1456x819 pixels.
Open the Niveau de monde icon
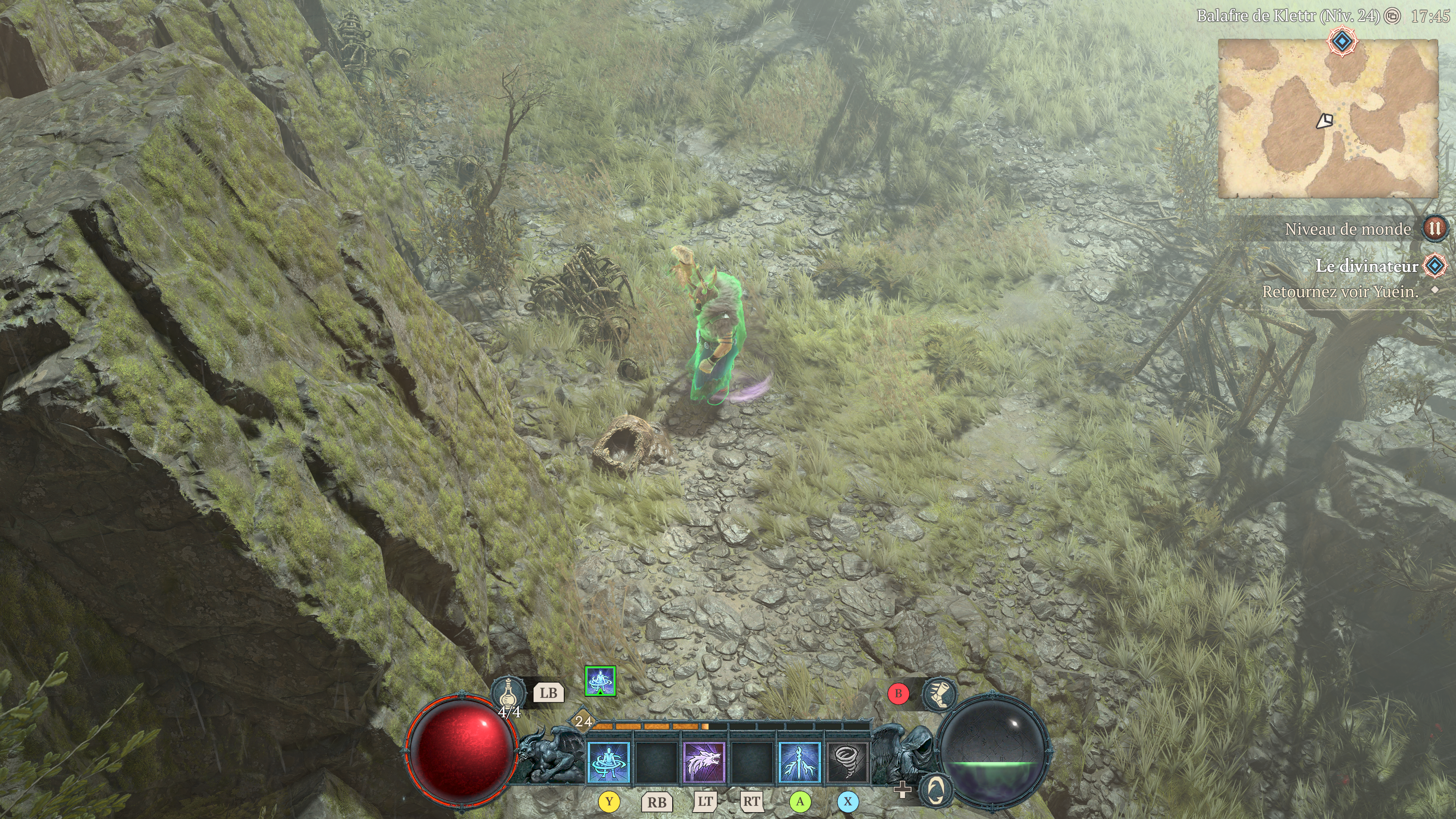pos(1434,229)
